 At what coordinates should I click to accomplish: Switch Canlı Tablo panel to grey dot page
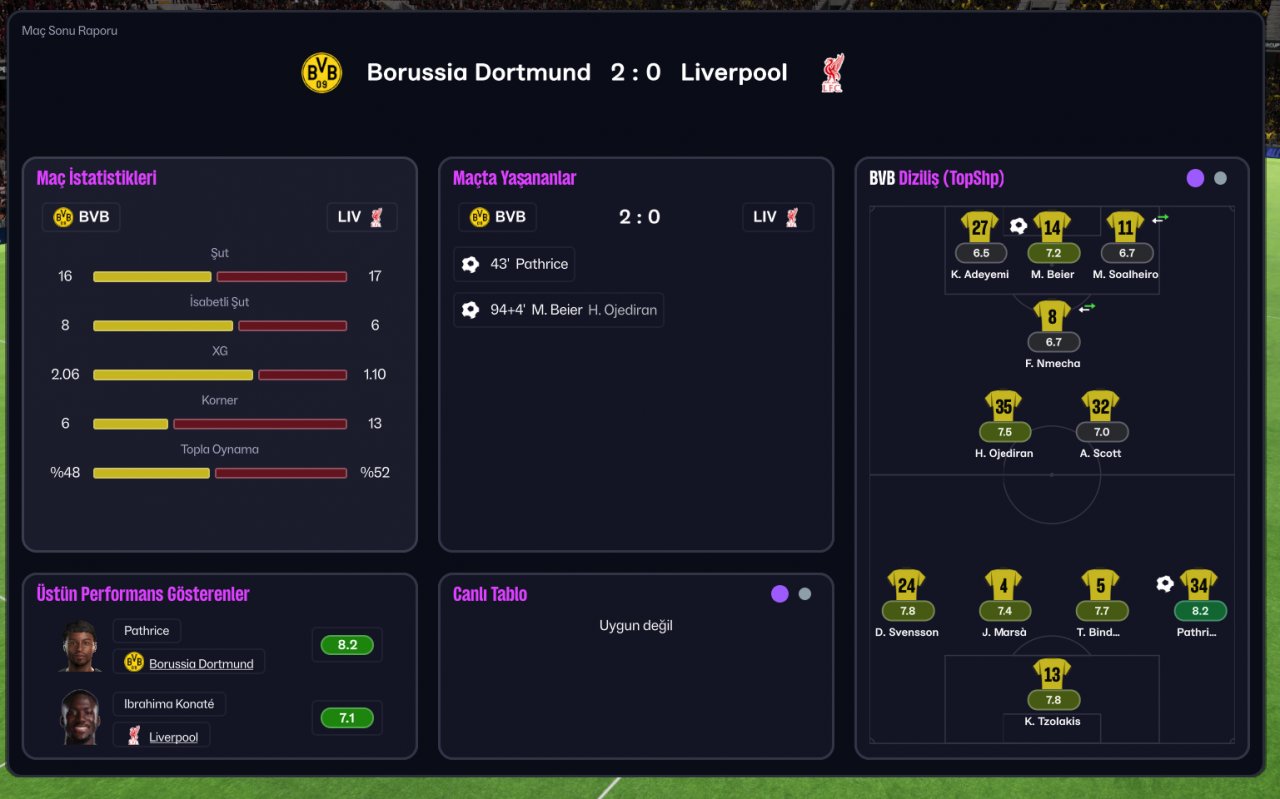[805, 594]
